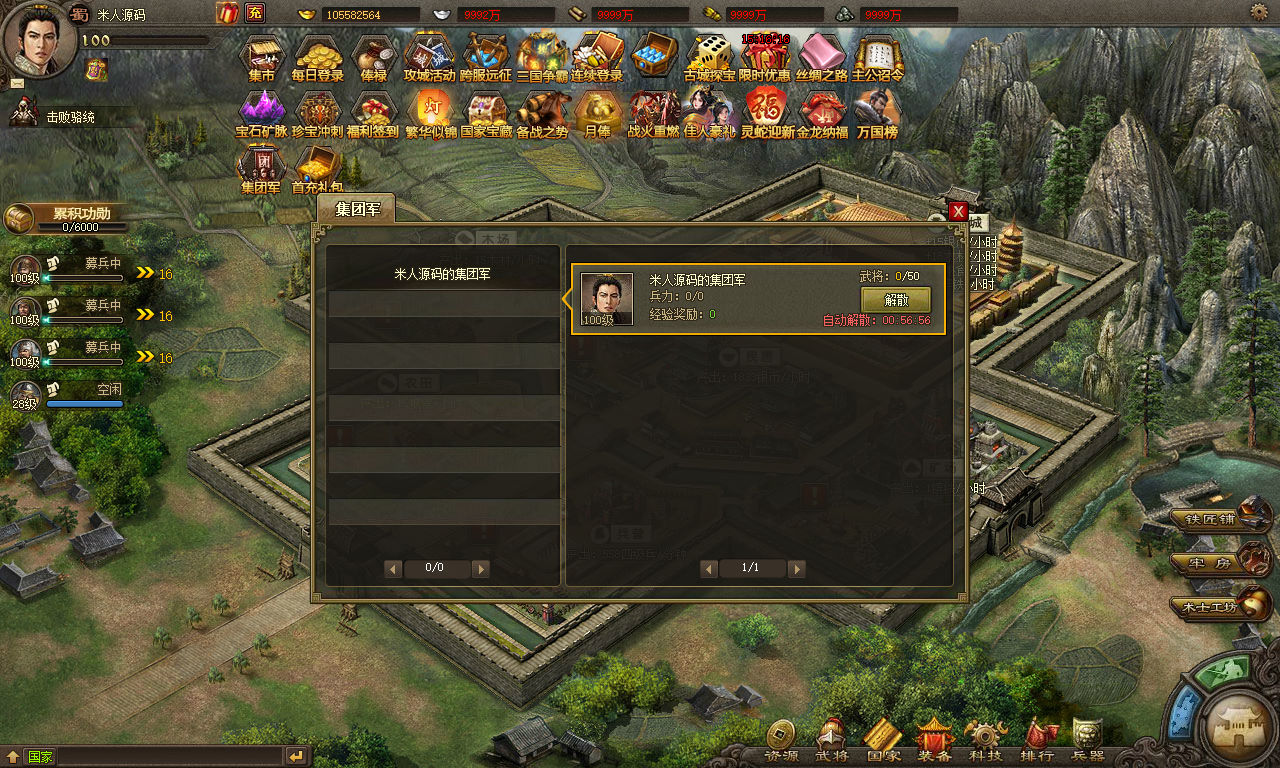The height and width of the screenshot is (768, 1280).
Task: Click the 击败骆统 quest tracker
Action: click(70, 117)
